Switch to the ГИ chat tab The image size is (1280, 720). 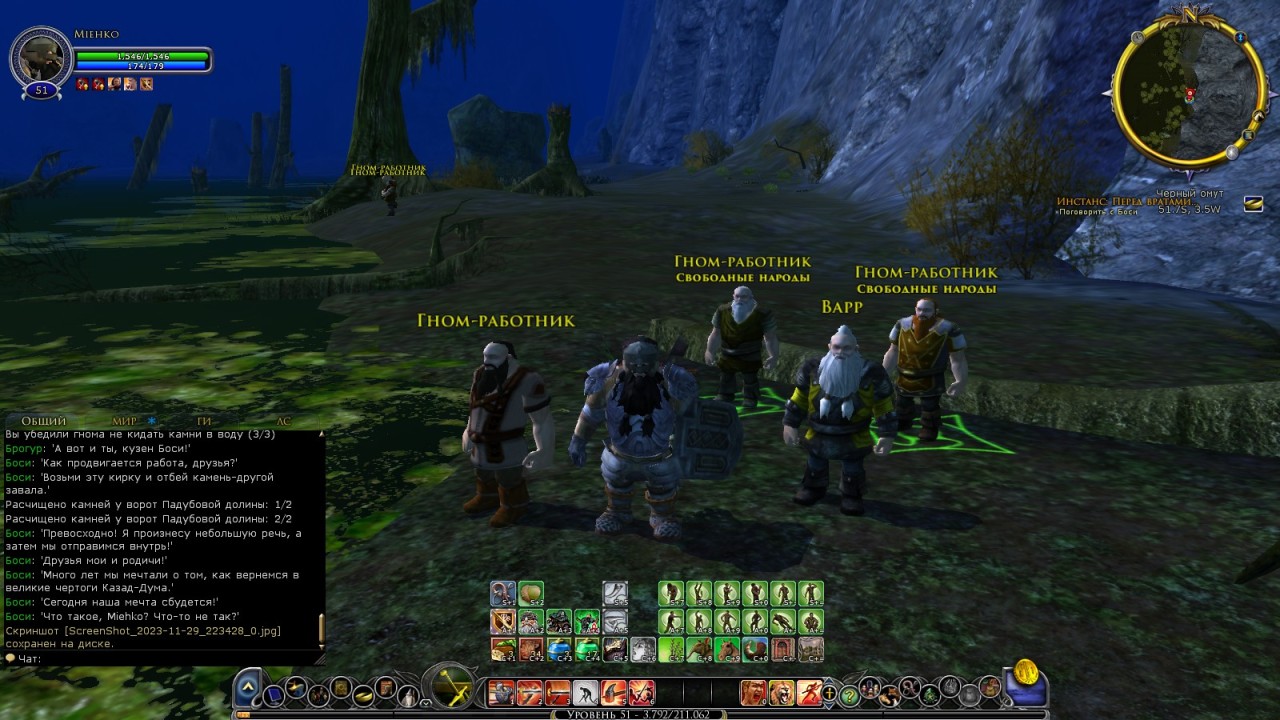coord(204,422)
